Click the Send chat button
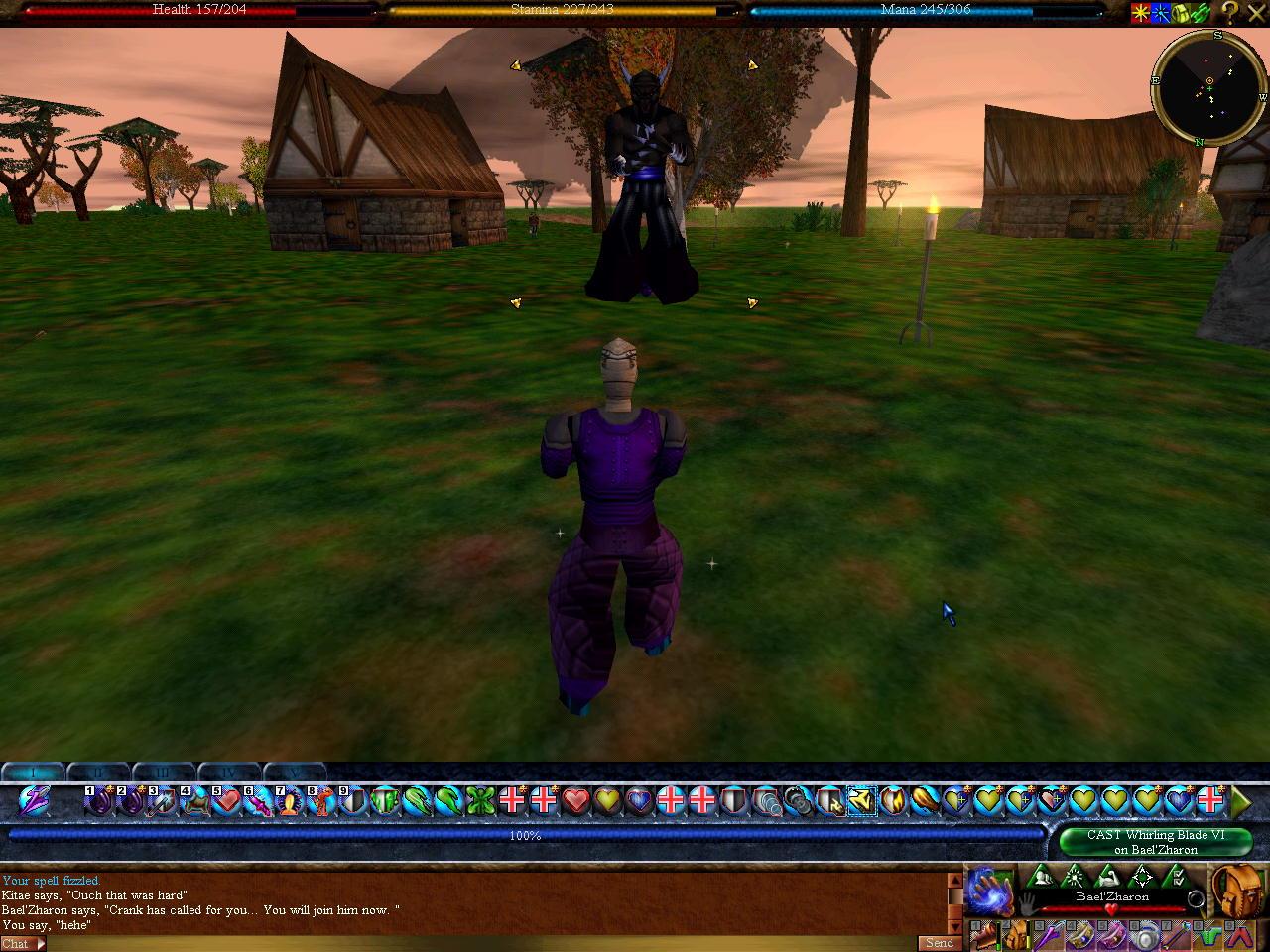The width and height of the screenshot is (1270, 952). point(939,943)
